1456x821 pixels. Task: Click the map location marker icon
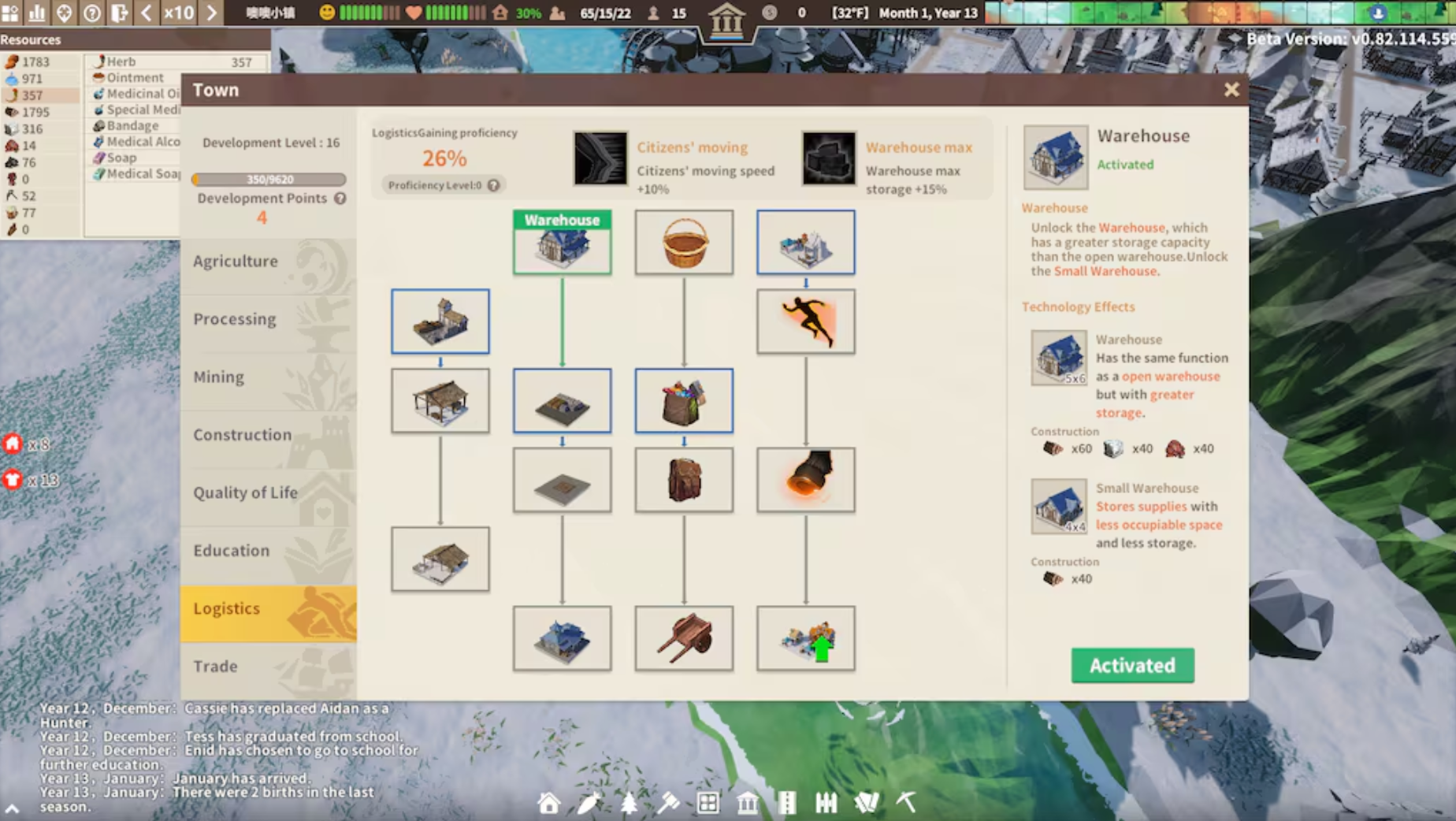63,13
